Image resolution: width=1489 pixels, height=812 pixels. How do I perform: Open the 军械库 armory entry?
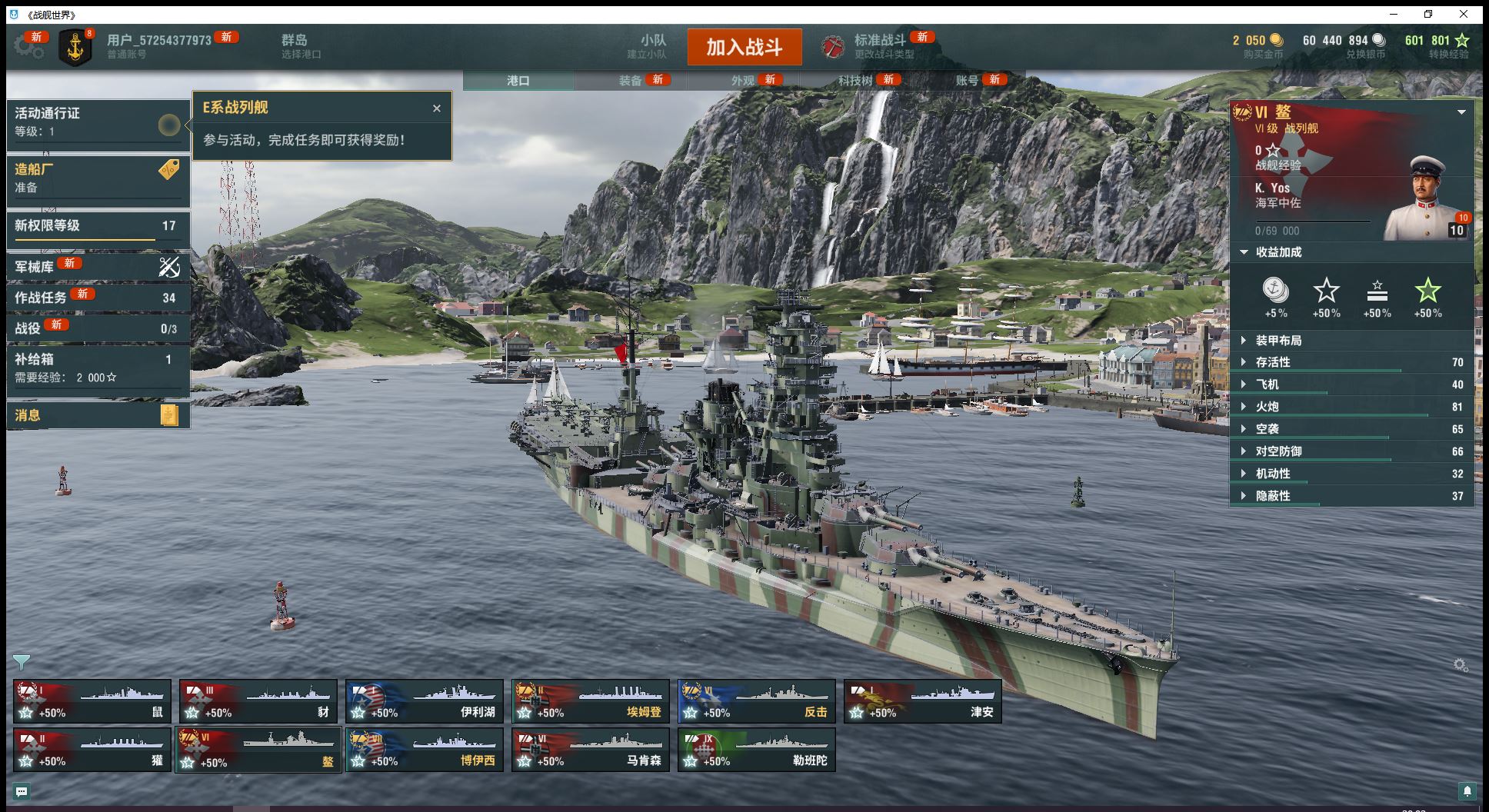(98, 267)
